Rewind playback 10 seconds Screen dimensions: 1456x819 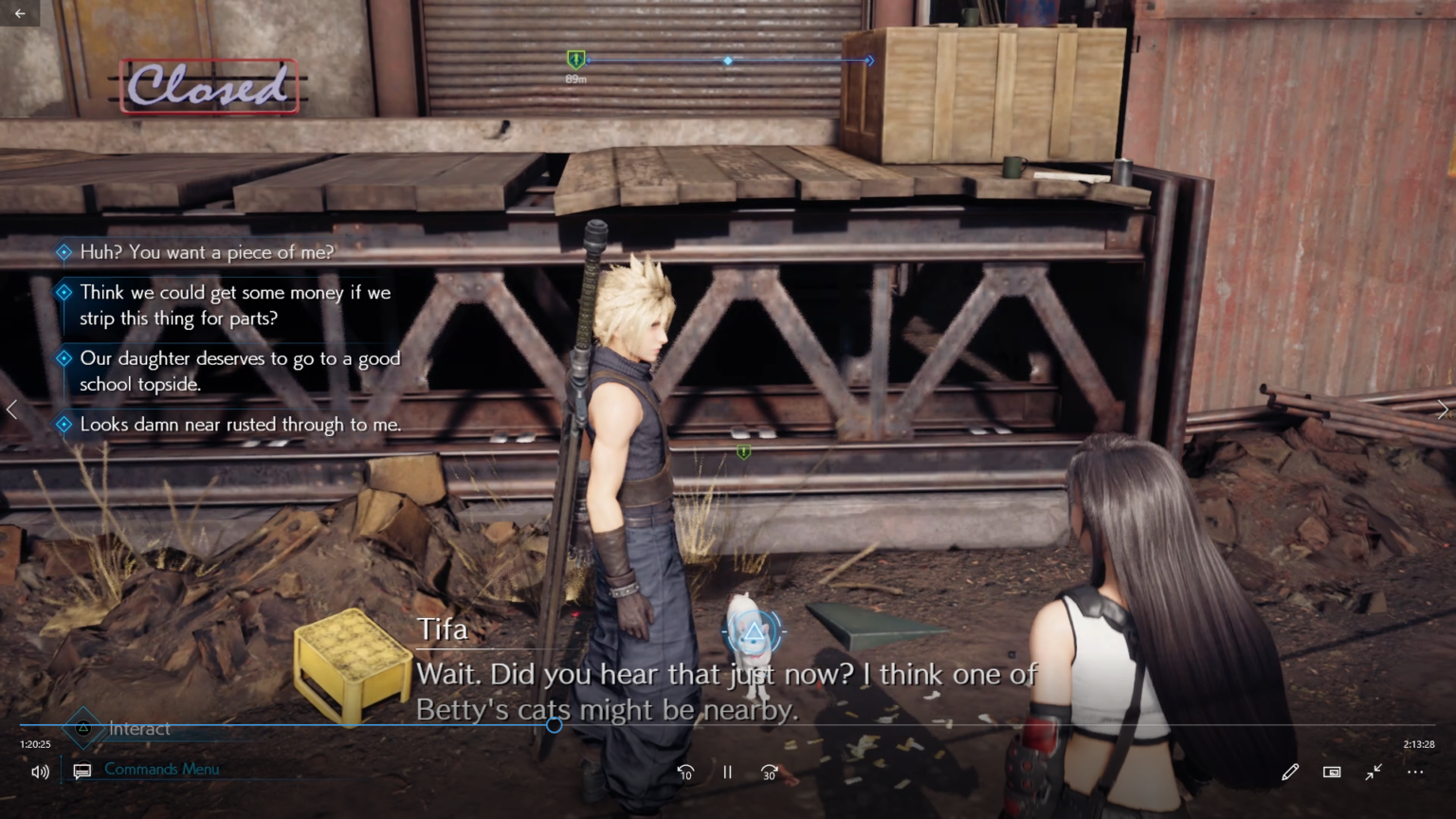pyautogui.click(x=685, y=772)
